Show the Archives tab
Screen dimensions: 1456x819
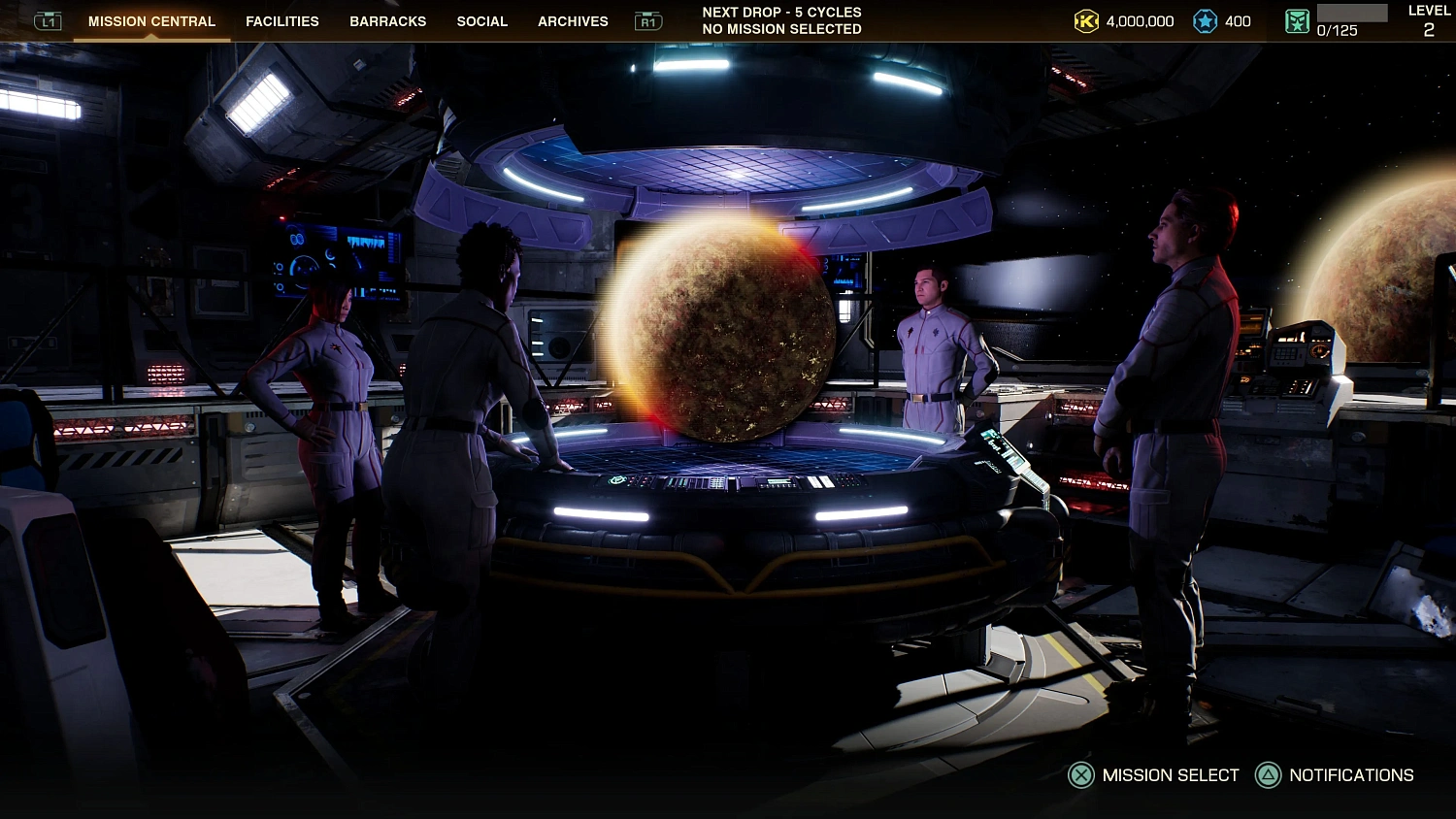coord(573,21)
